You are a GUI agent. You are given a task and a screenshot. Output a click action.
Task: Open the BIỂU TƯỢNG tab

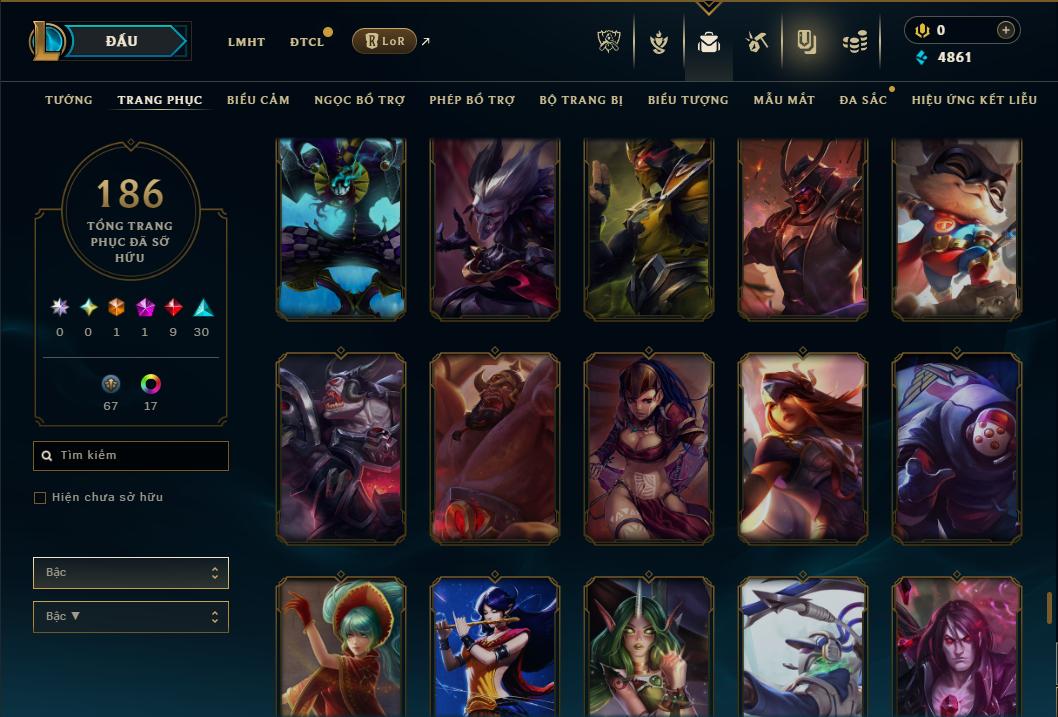[688, 100]
